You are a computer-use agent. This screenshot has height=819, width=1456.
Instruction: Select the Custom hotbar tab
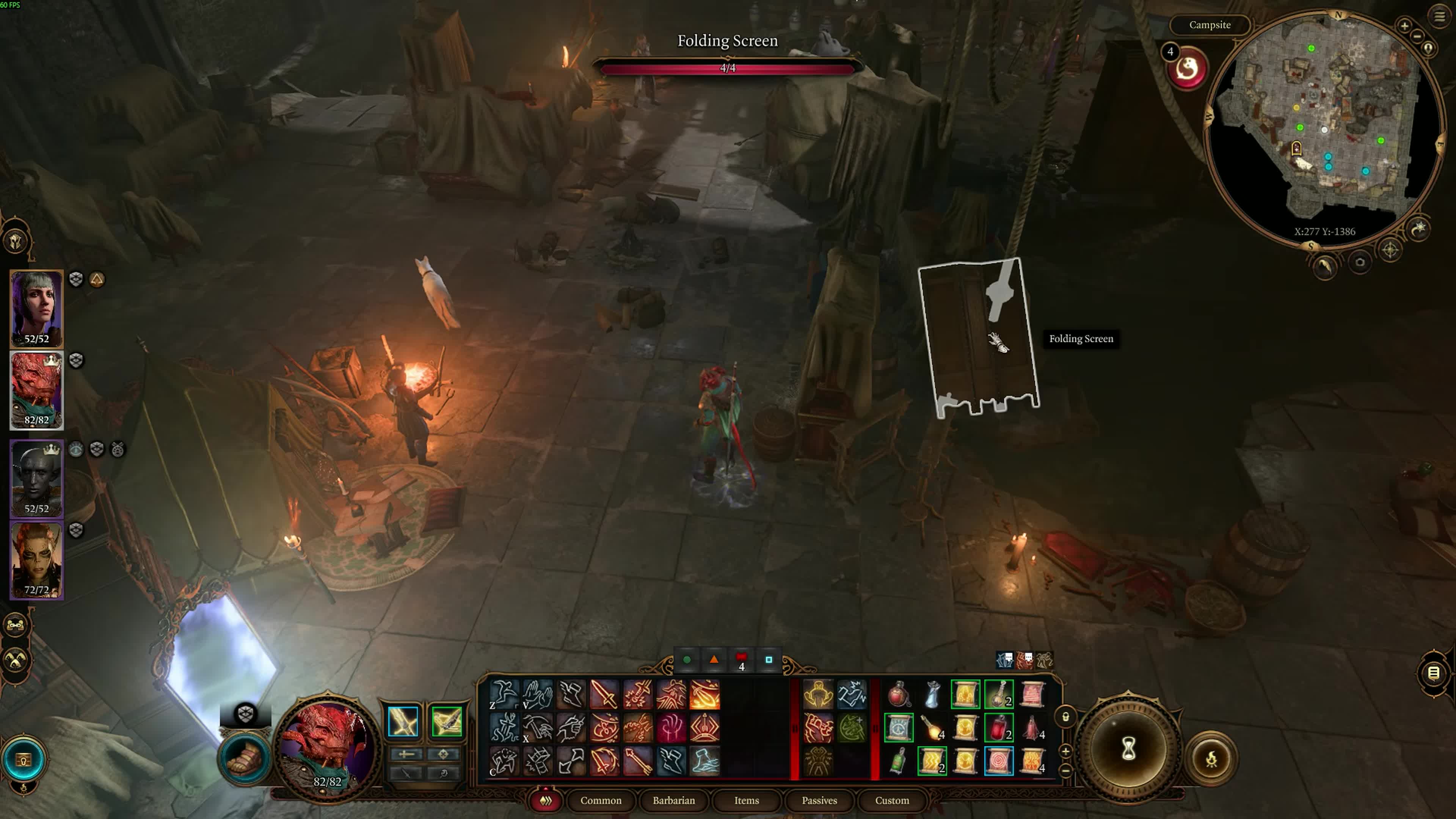tap(891, 800)
